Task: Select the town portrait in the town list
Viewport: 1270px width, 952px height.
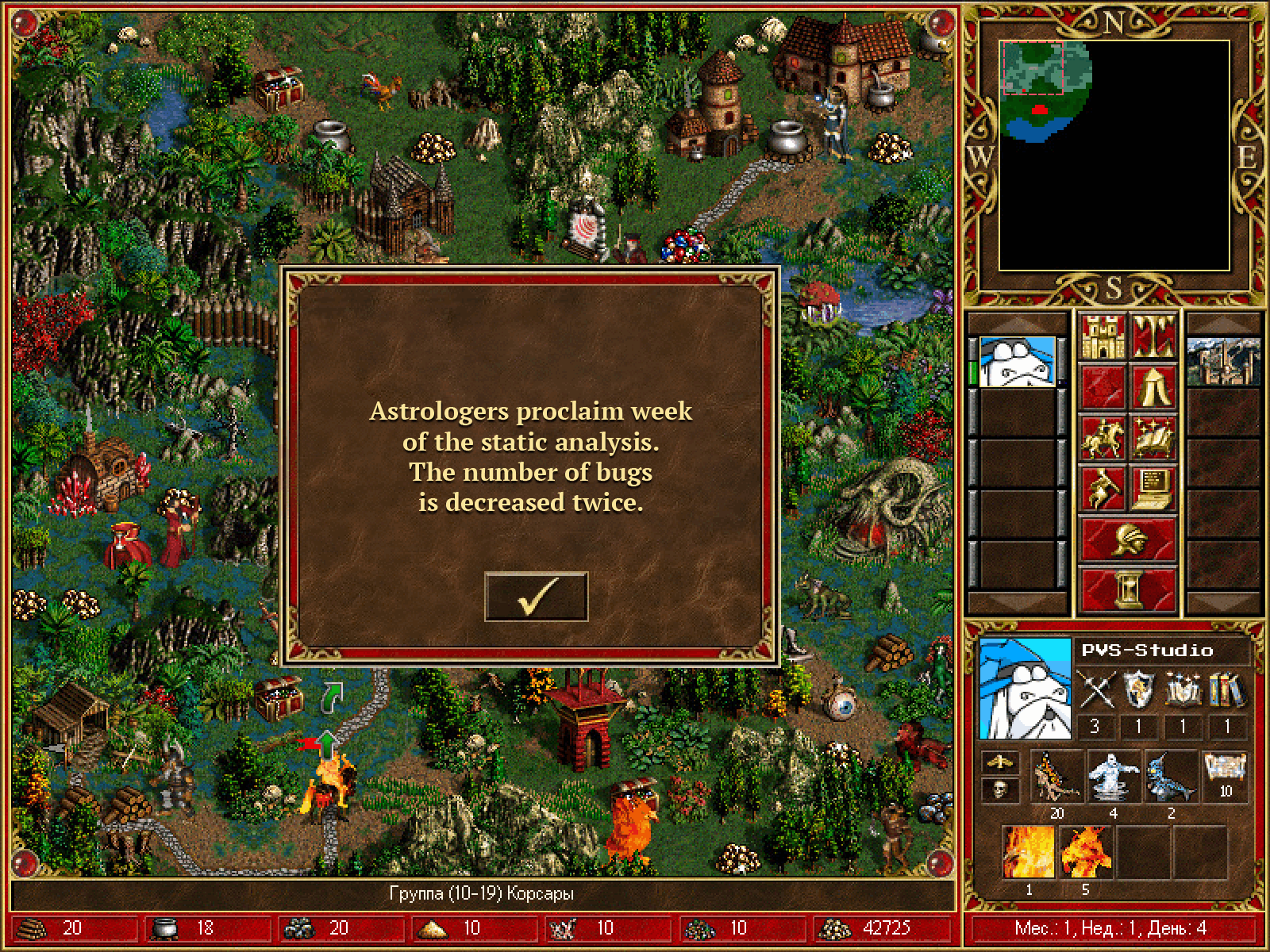Action: (1223, 362)
